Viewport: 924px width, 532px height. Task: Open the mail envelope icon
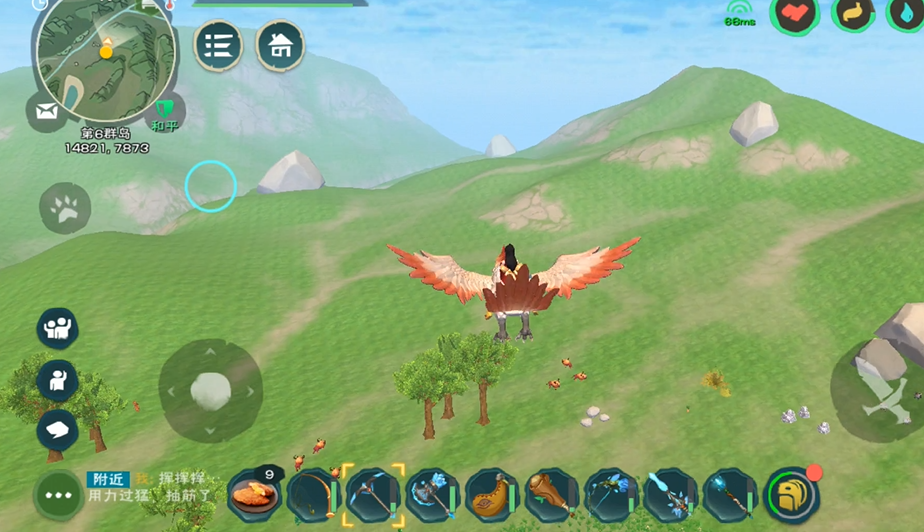pos(46,111)
